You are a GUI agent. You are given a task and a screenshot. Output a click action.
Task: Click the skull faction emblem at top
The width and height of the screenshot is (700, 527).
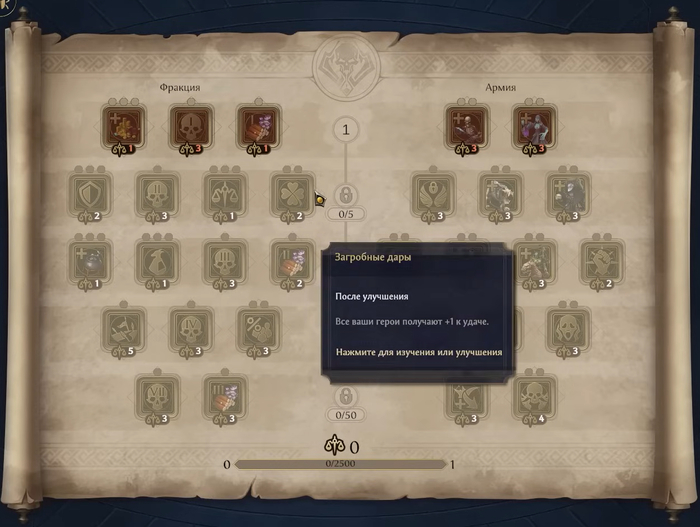pos(346,67)
